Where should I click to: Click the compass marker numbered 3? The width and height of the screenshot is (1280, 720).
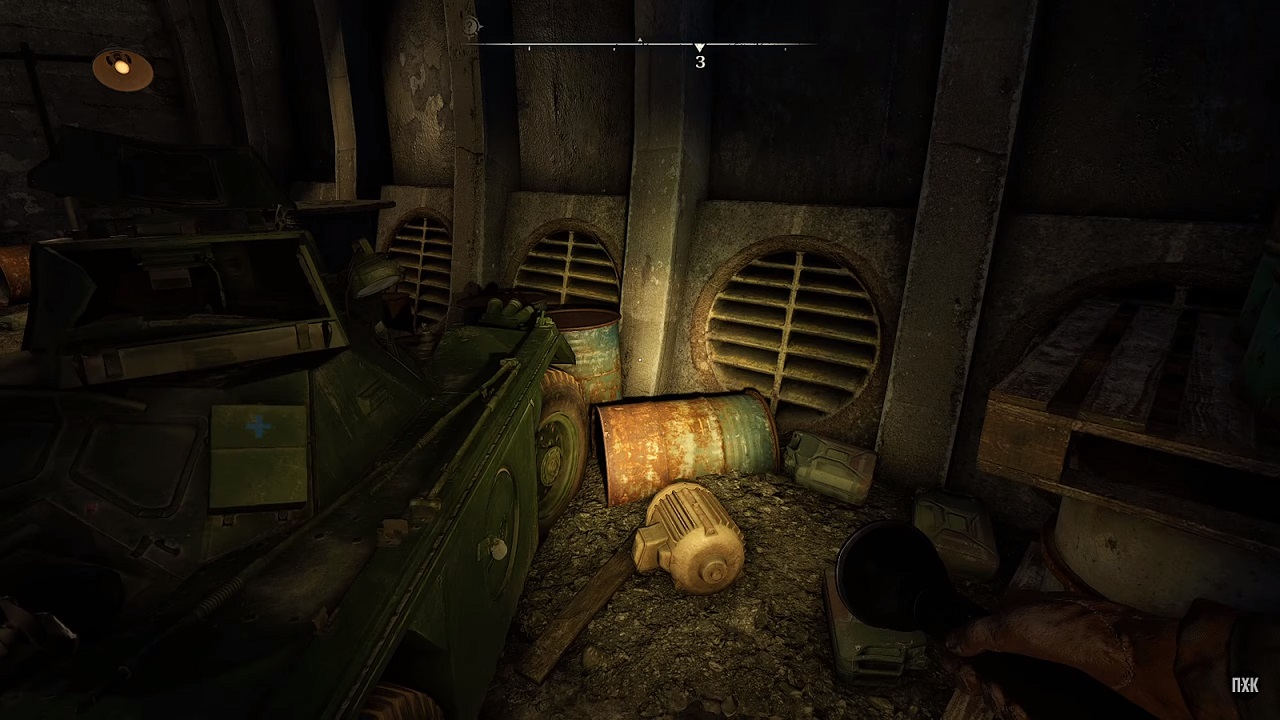point(700,57)
